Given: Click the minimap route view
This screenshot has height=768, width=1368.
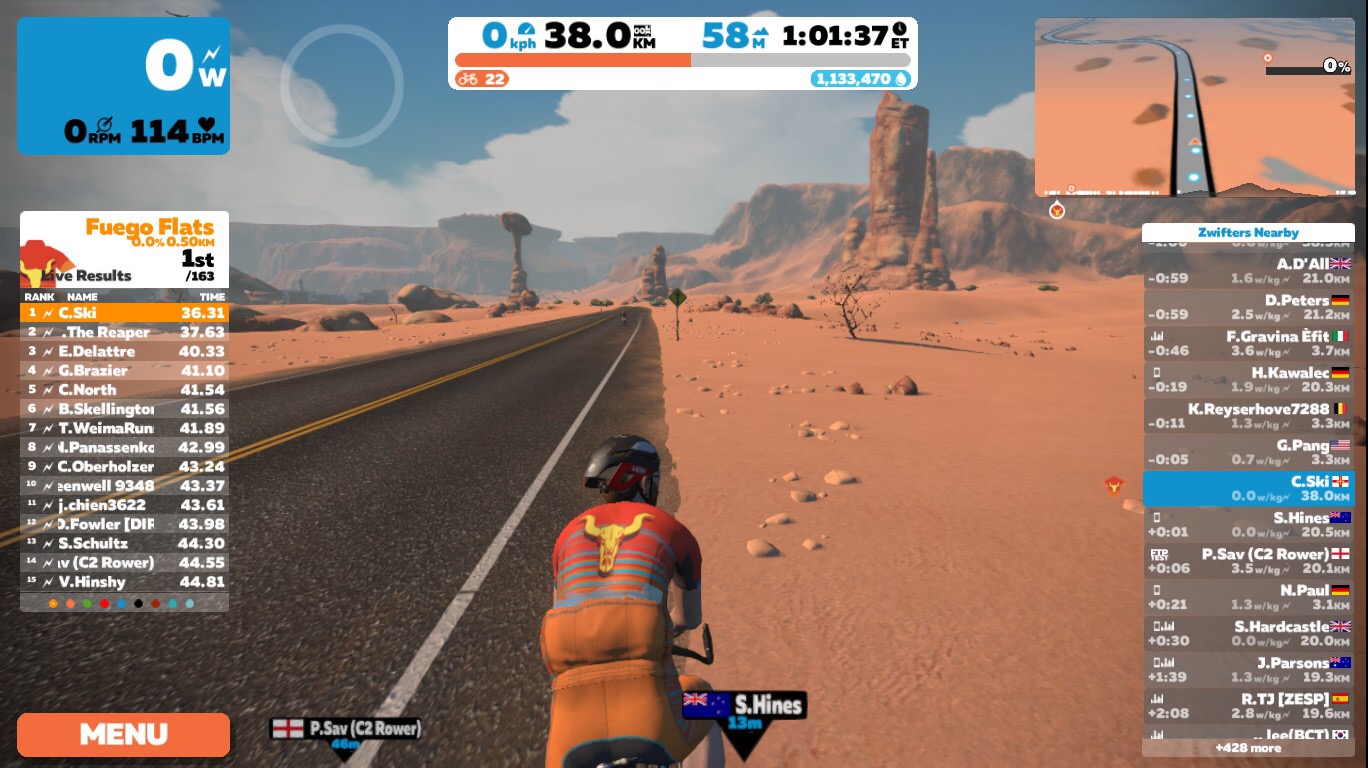Looking at the screenshot, I should click(1194, 106).
